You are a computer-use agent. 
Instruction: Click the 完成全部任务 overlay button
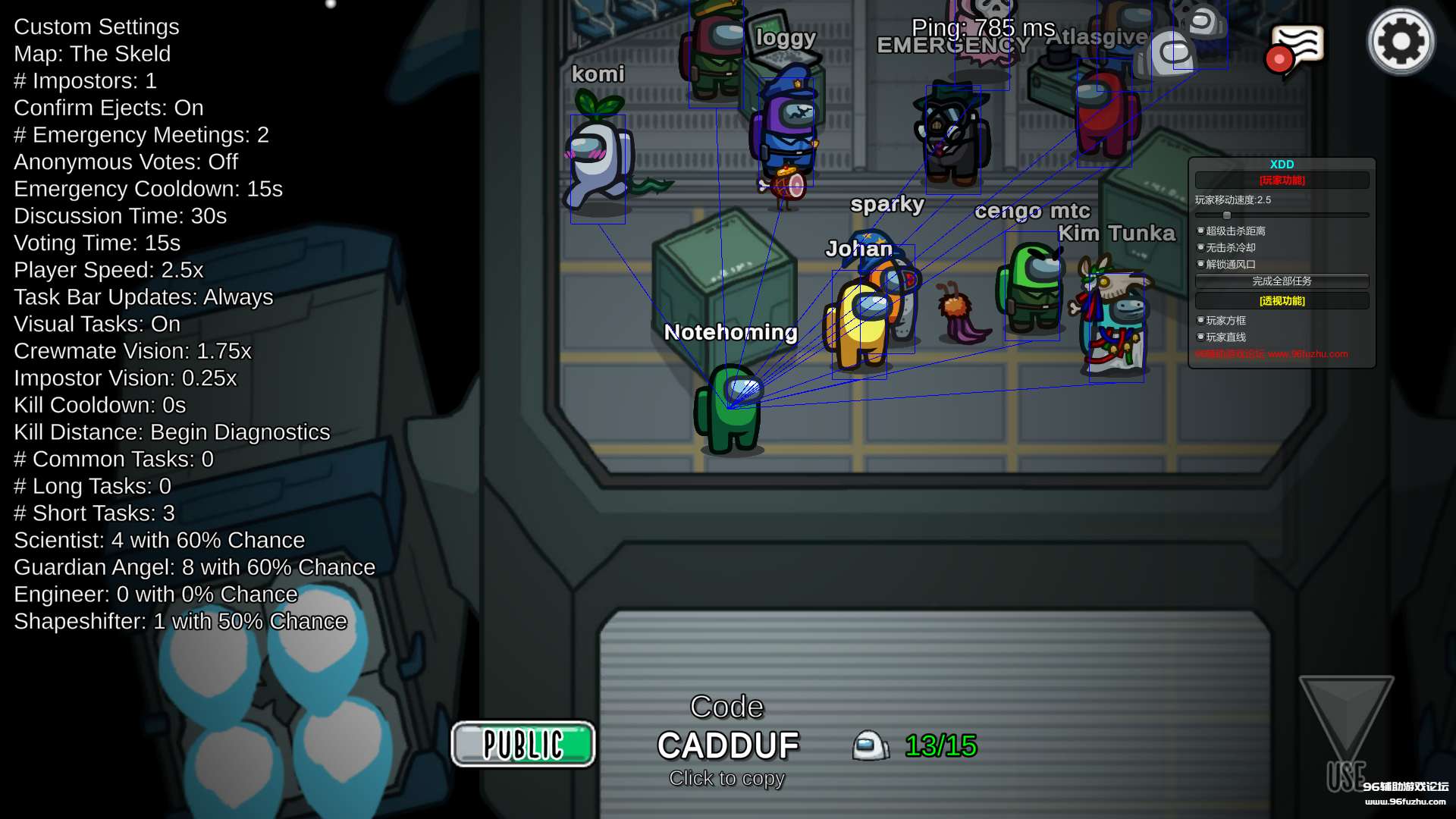1282,281
